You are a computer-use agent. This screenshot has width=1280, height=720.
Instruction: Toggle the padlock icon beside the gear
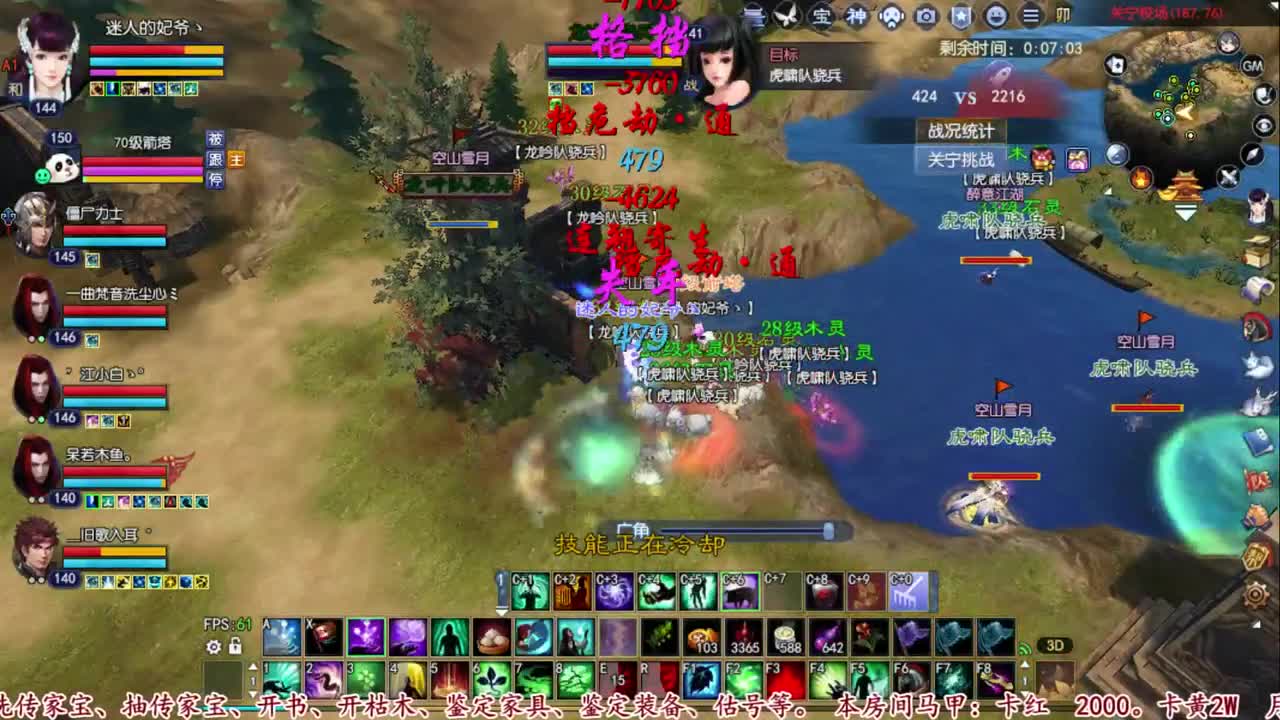[235, 645]
